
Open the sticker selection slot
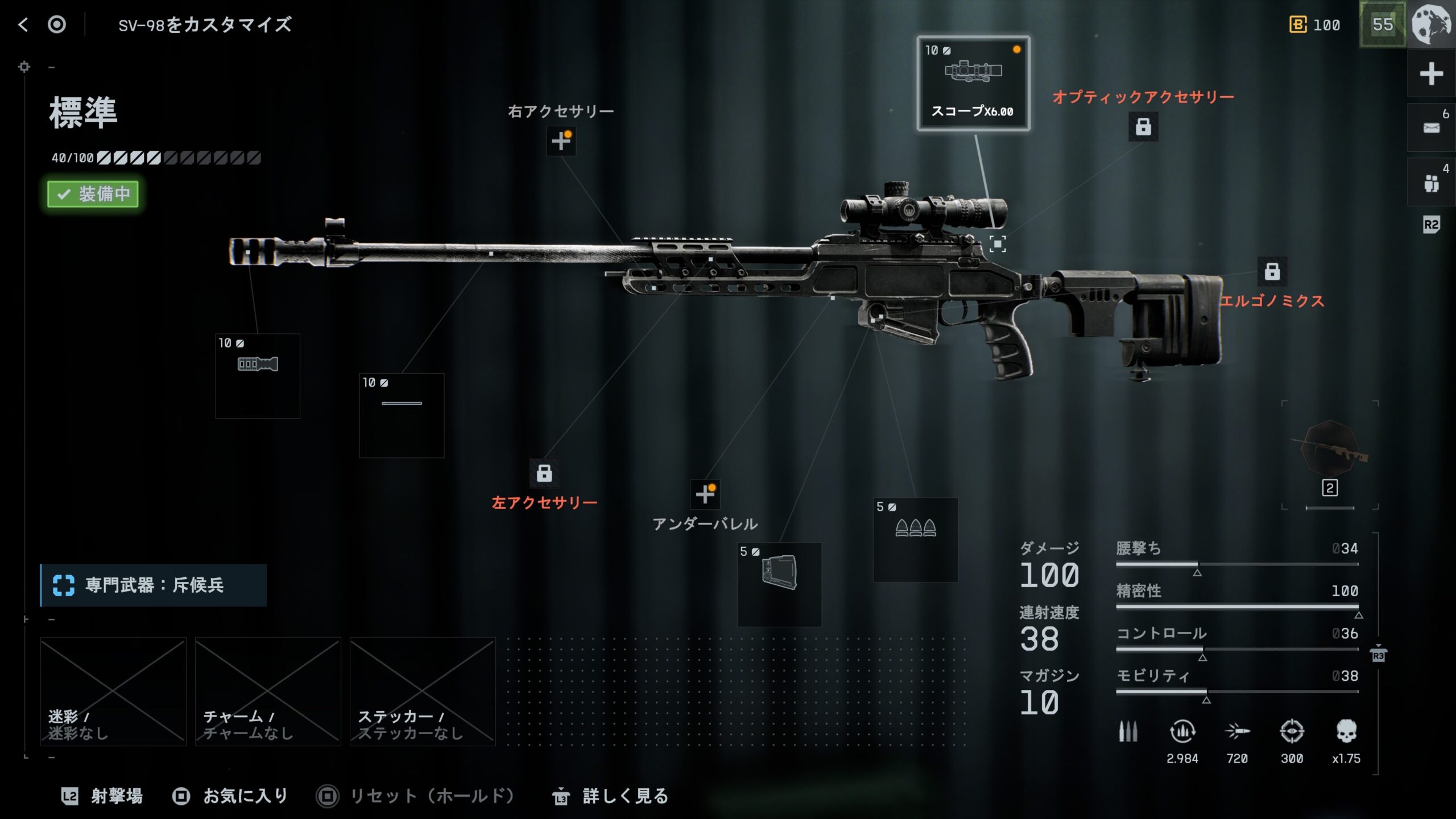(423, 691)
